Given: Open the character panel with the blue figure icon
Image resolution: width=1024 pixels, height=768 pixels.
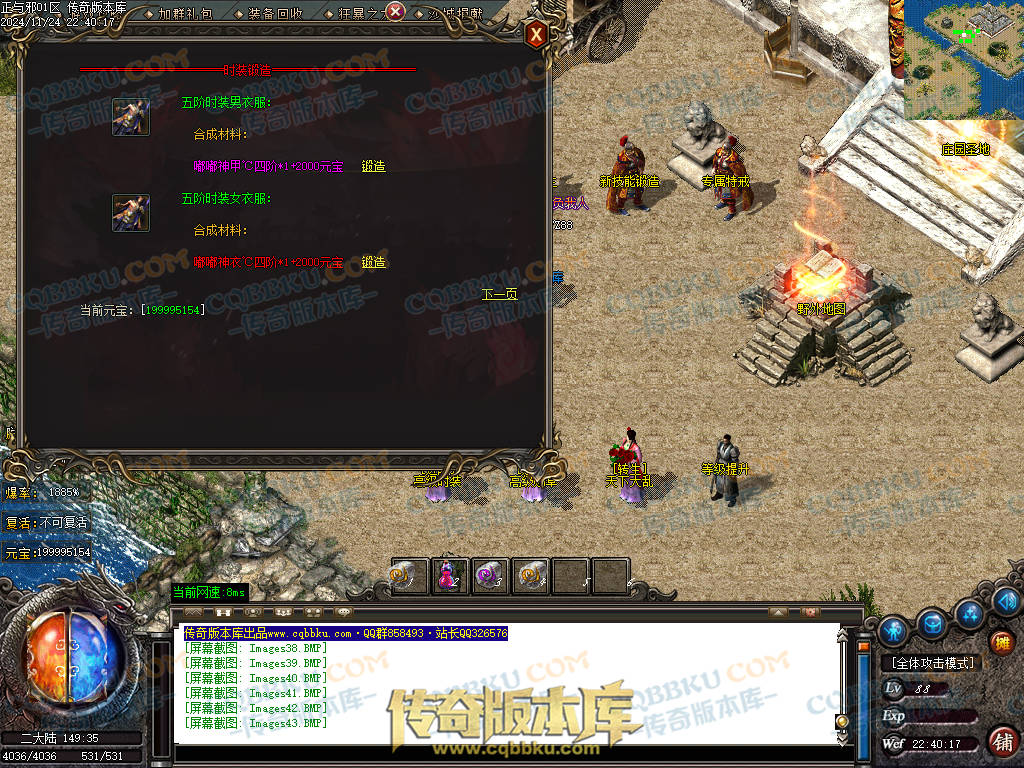Looking at the screenshot, I should click(893, 630).
